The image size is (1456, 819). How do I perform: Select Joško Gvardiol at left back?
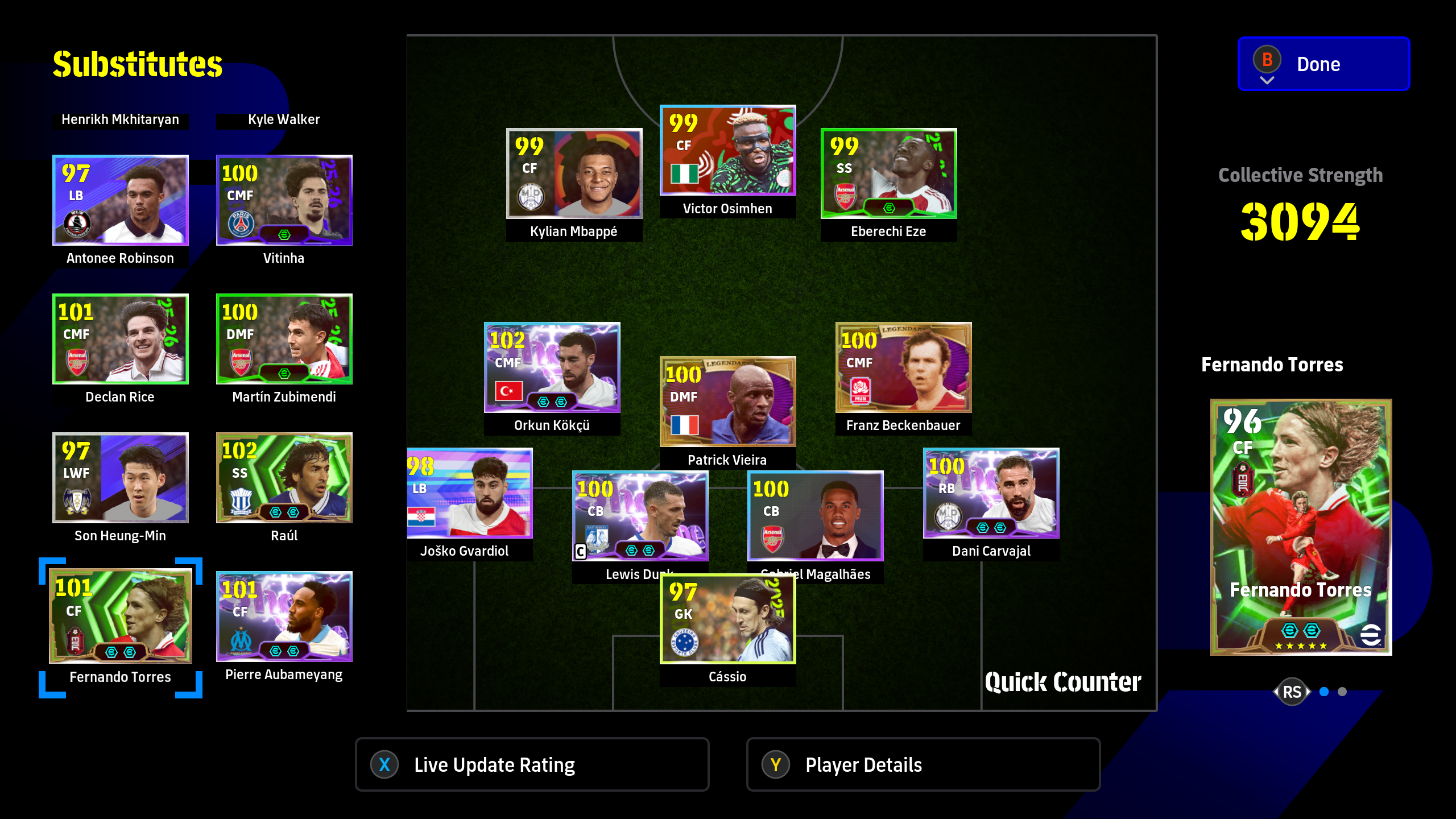click(x=470, y=493)
